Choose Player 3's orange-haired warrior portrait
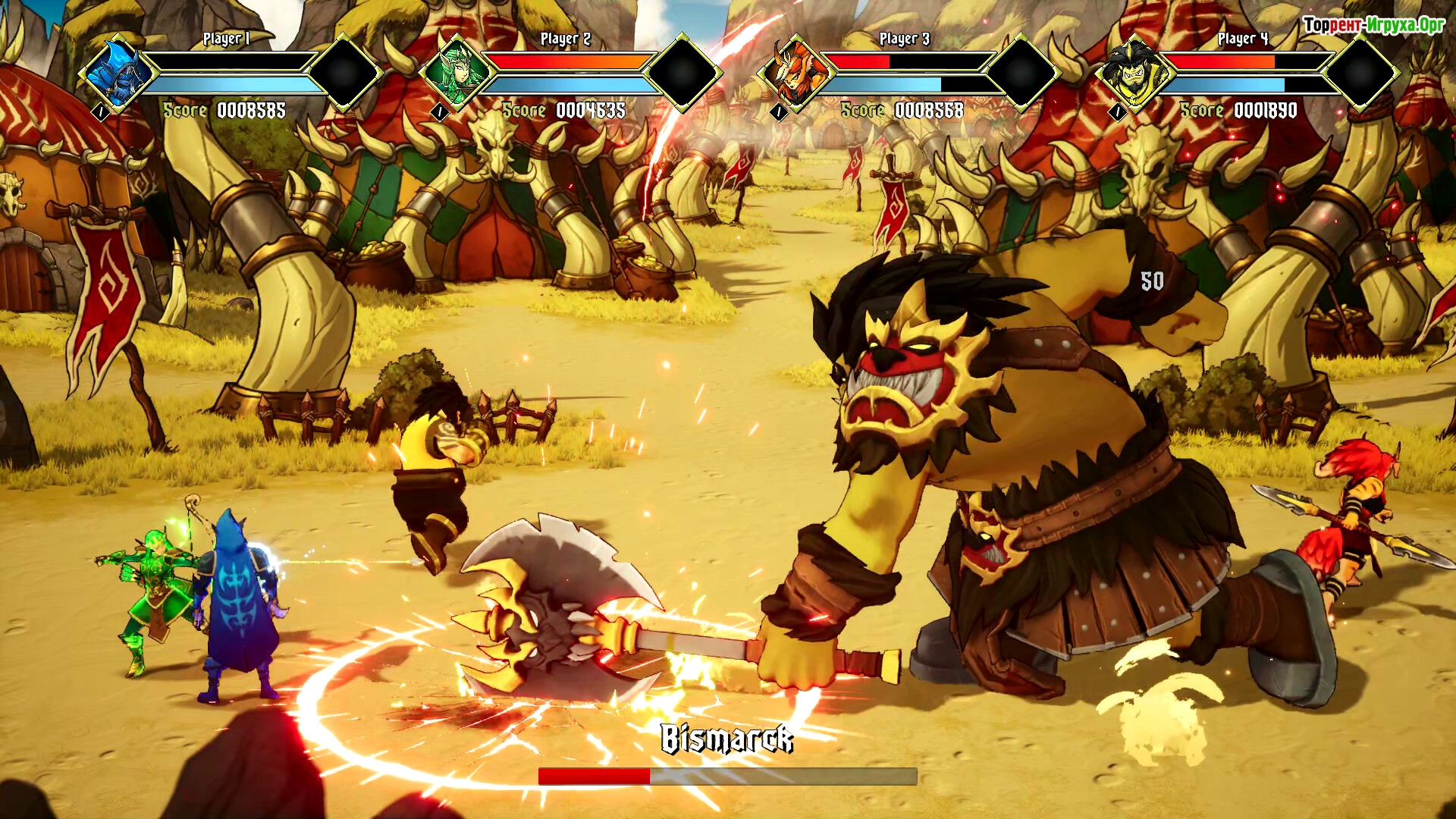1456x819 pixels. point(796,74)
